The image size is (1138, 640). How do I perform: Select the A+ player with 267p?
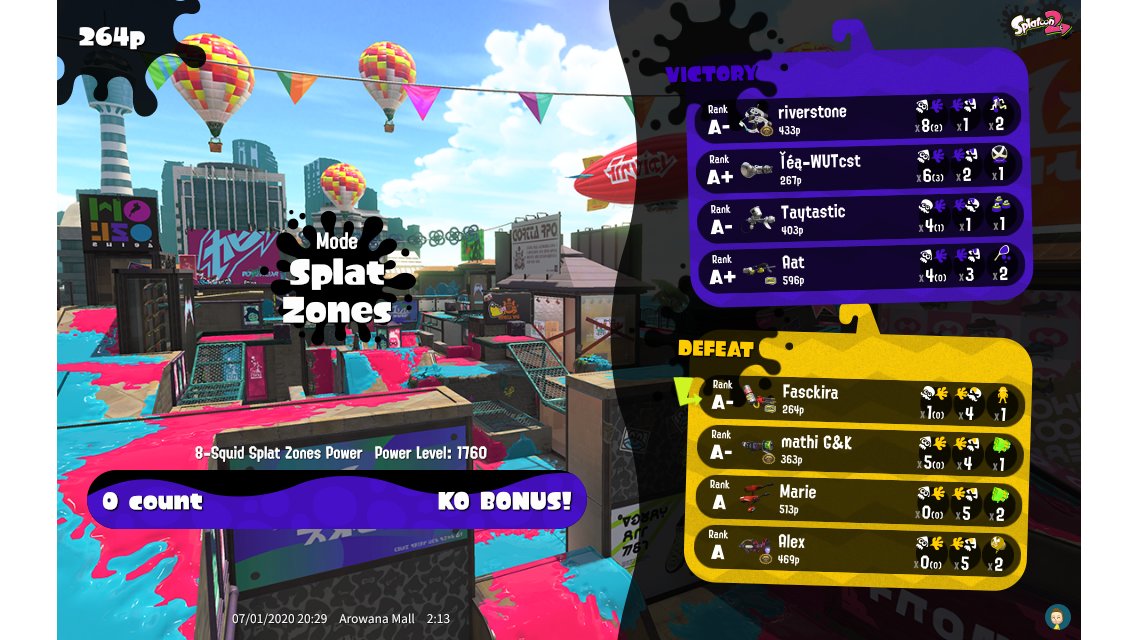(860, 169)
